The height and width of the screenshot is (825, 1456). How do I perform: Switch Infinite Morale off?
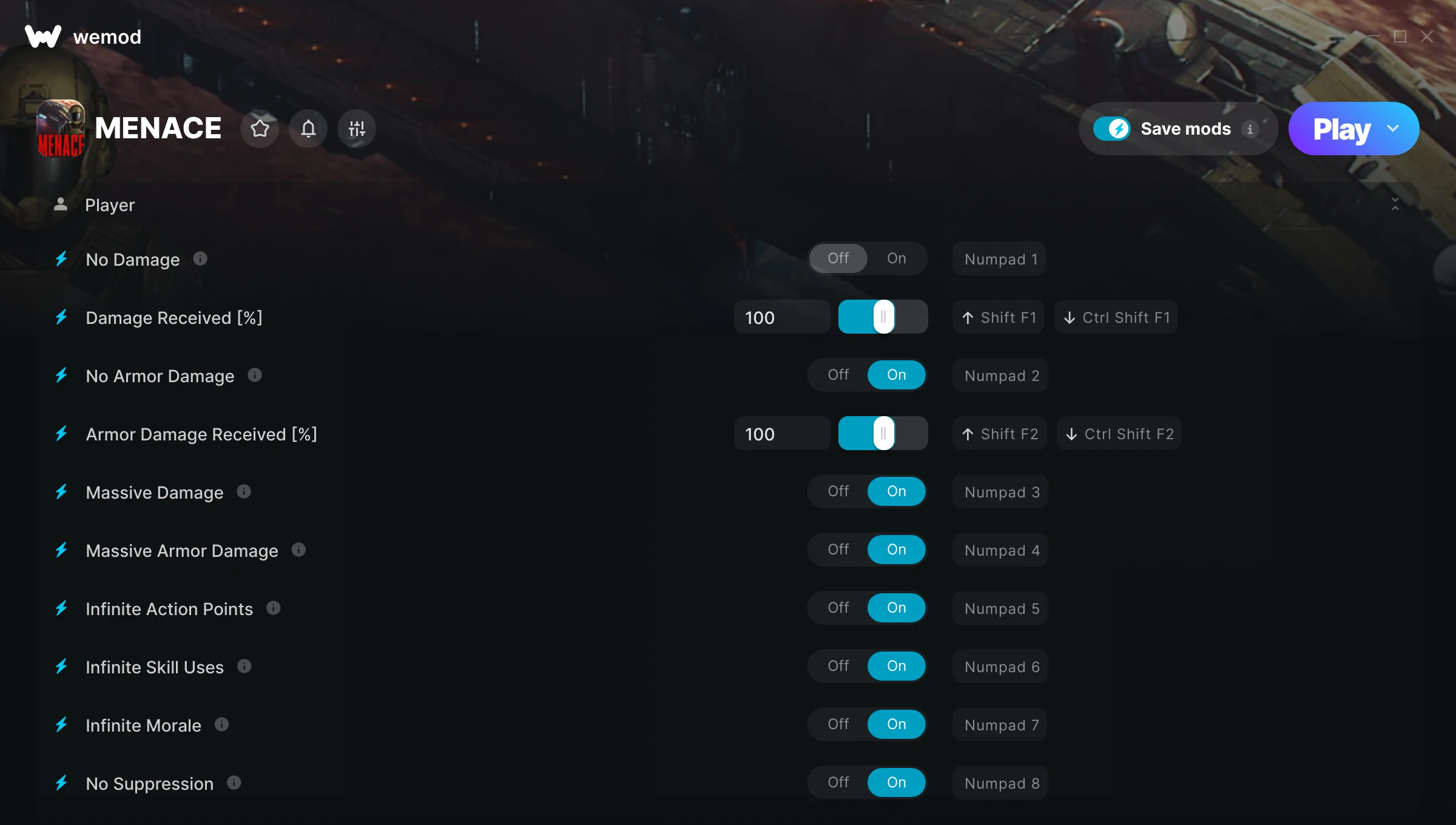(x=838, y=724)
